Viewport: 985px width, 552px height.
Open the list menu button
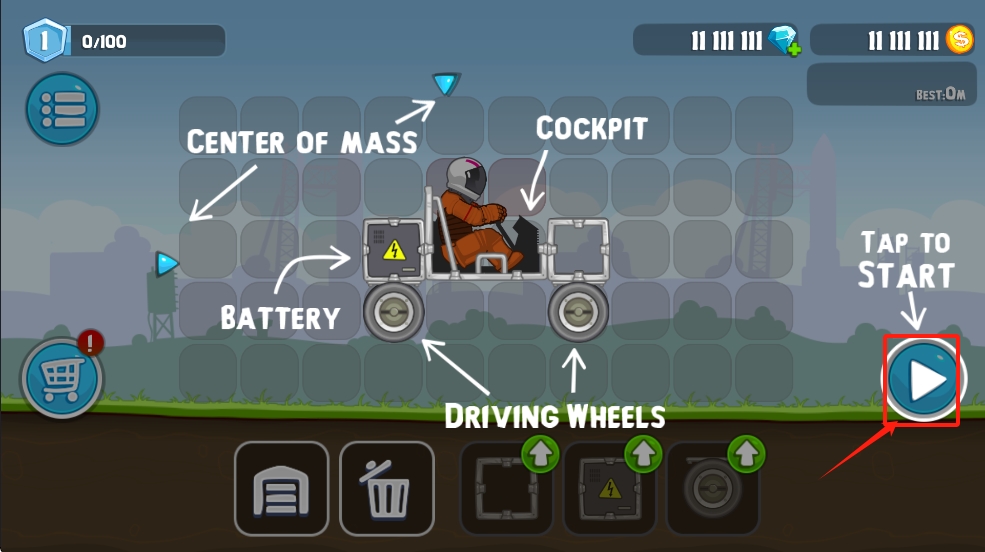coord(62,109)
